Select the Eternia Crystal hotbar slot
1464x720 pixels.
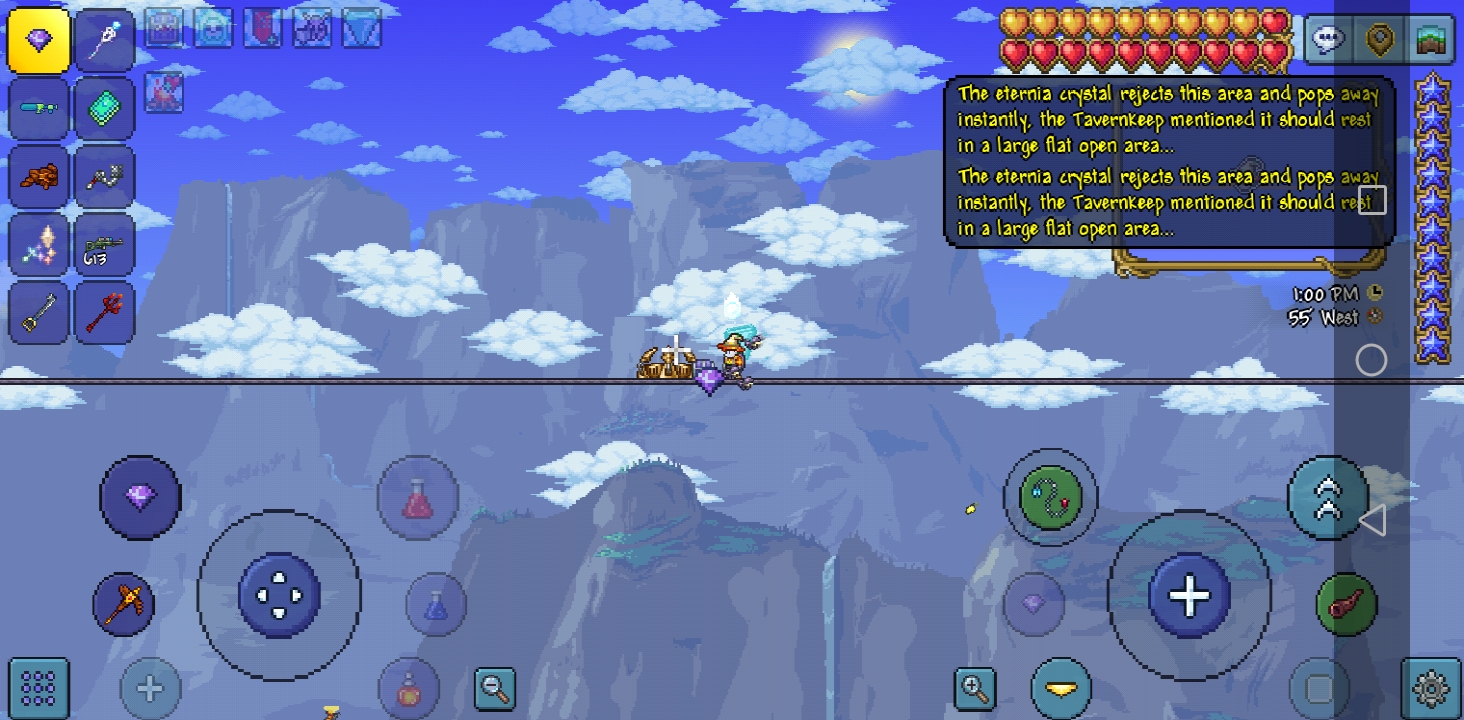pos(39,41)
